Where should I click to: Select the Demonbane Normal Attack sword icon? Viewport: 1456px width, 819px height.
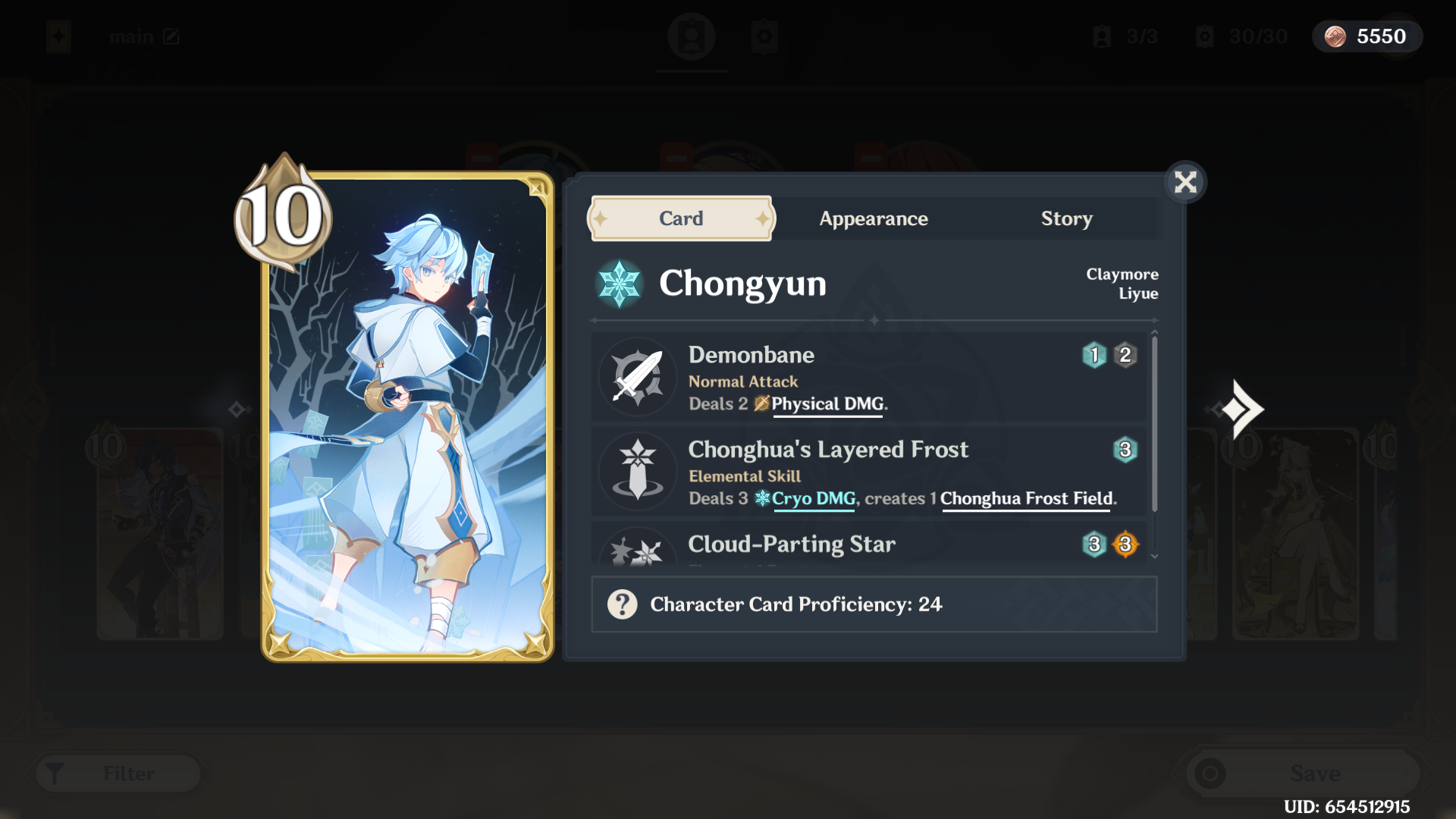[x=638, y=377]
